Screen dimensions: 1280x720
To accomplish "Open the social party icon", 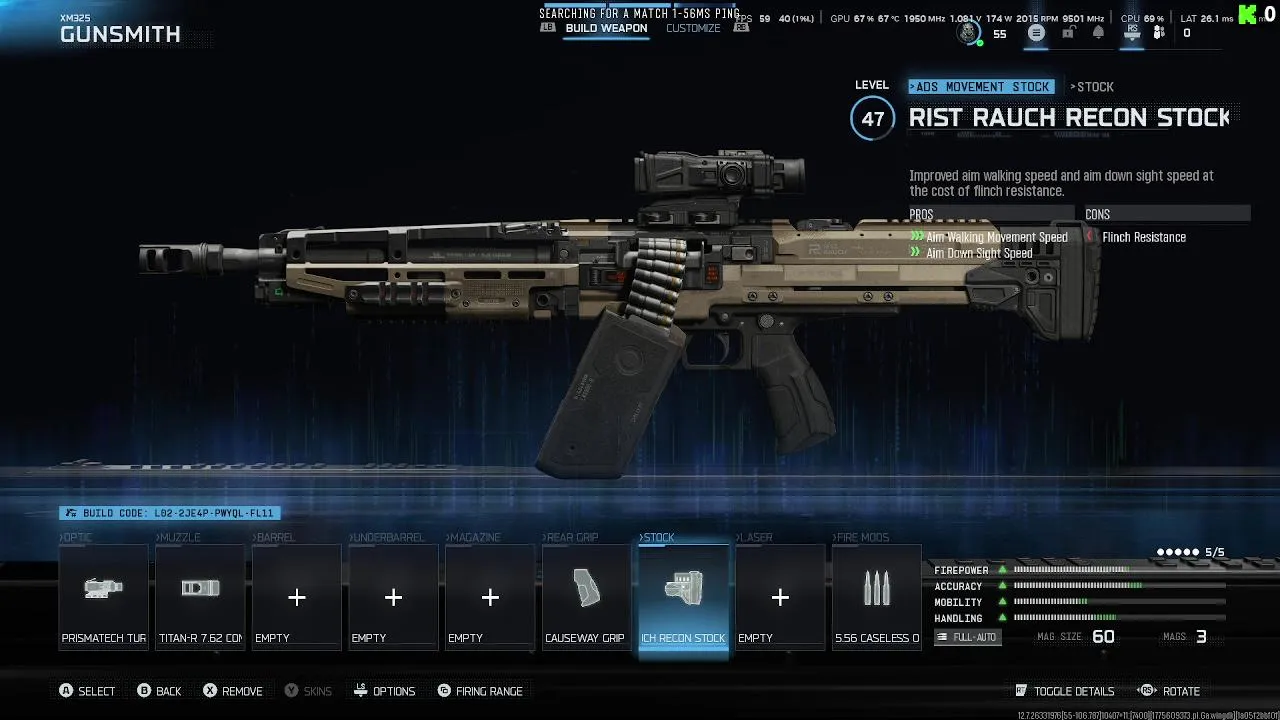I will (x=1159, y=33).
